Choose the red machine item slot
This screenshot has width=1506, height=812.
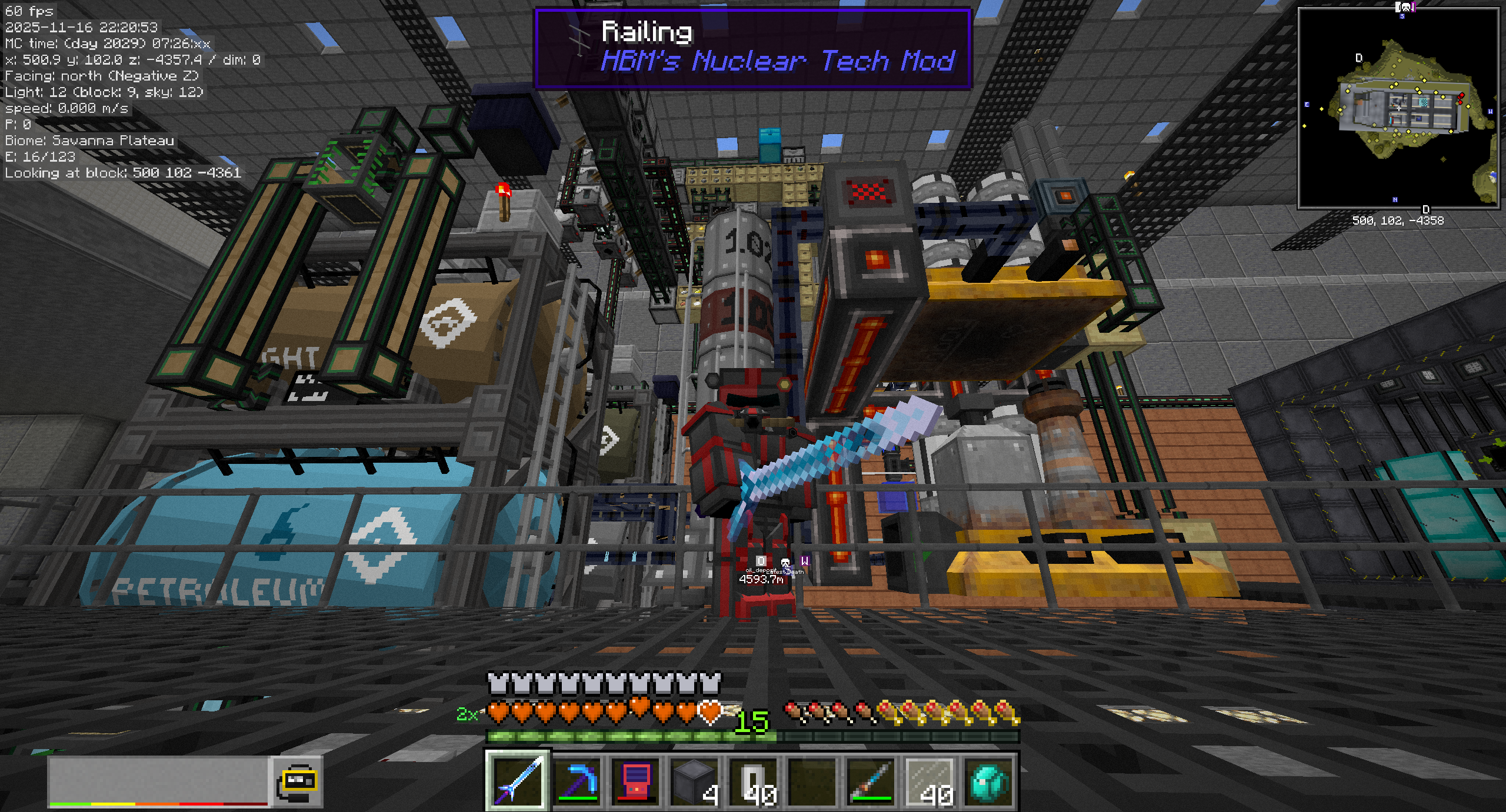click(636, 780)
